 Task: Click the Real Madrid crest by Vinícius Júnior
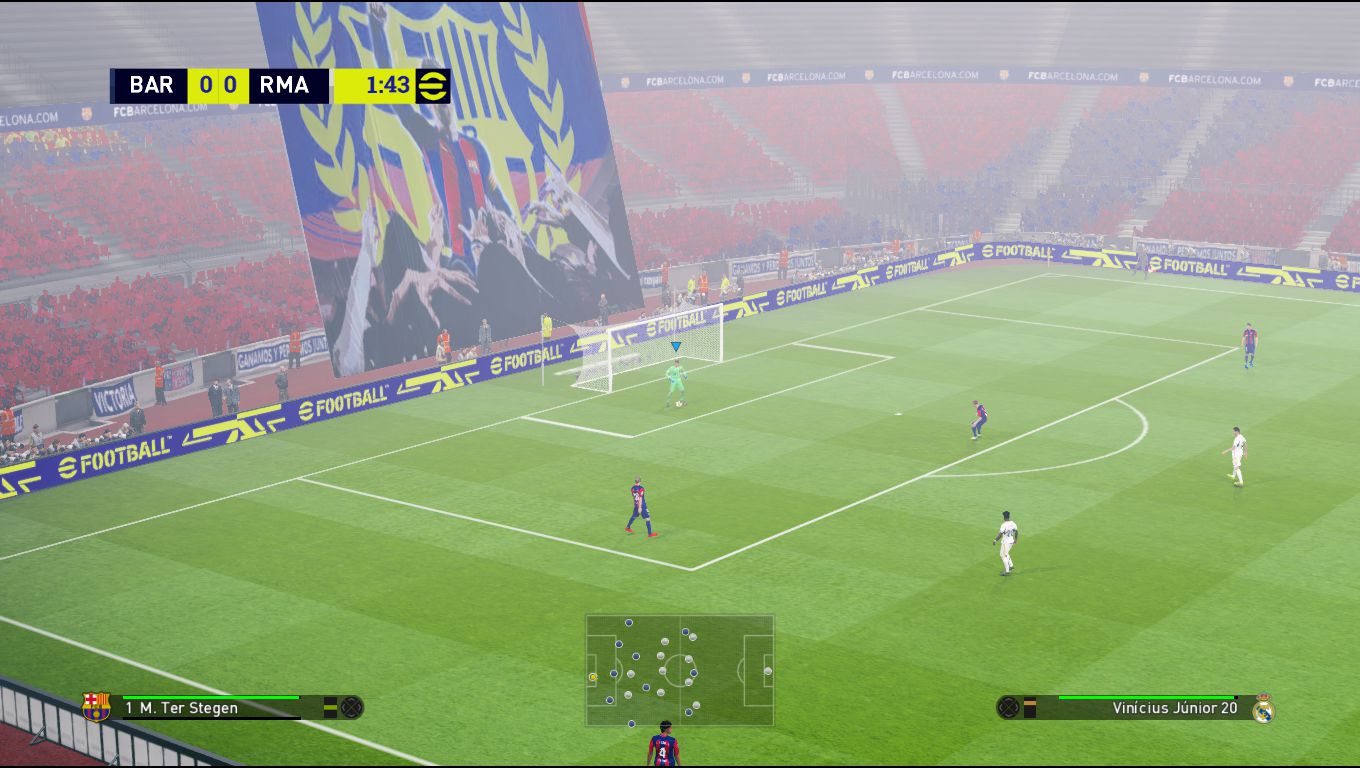coord(1263,707)
